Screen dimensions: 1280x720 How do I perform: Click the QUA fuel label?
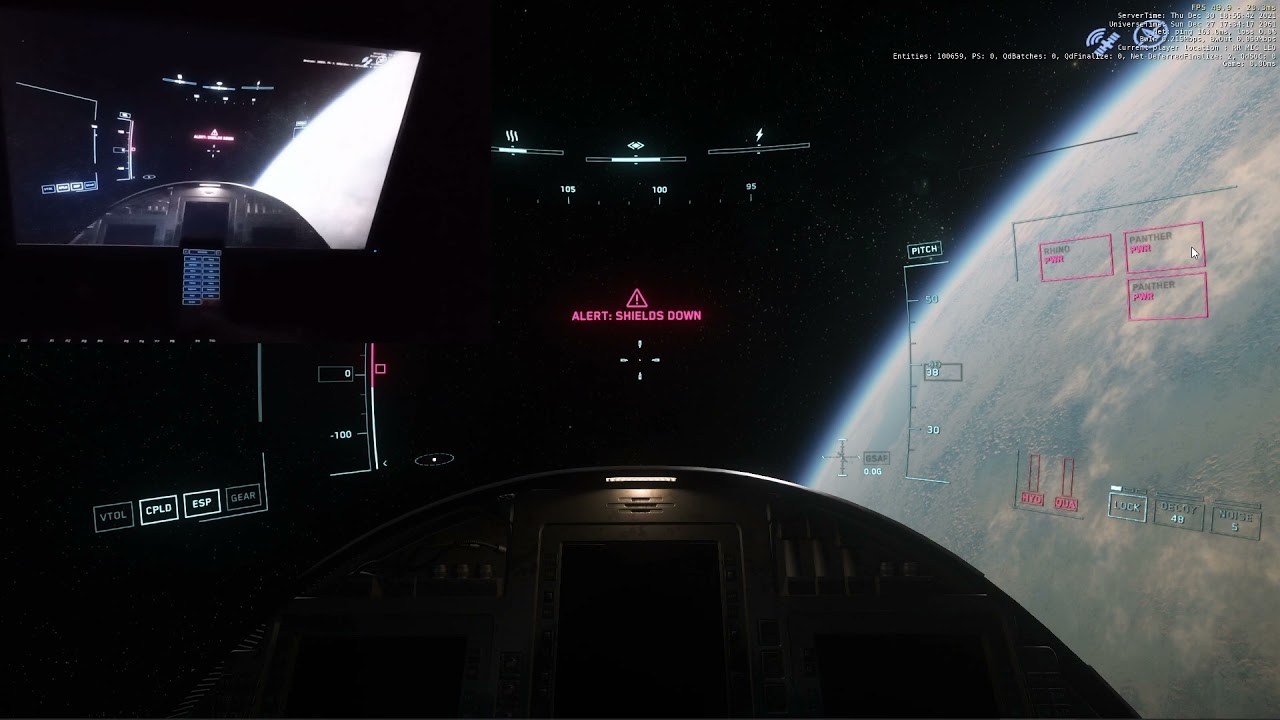(1065, 504)
